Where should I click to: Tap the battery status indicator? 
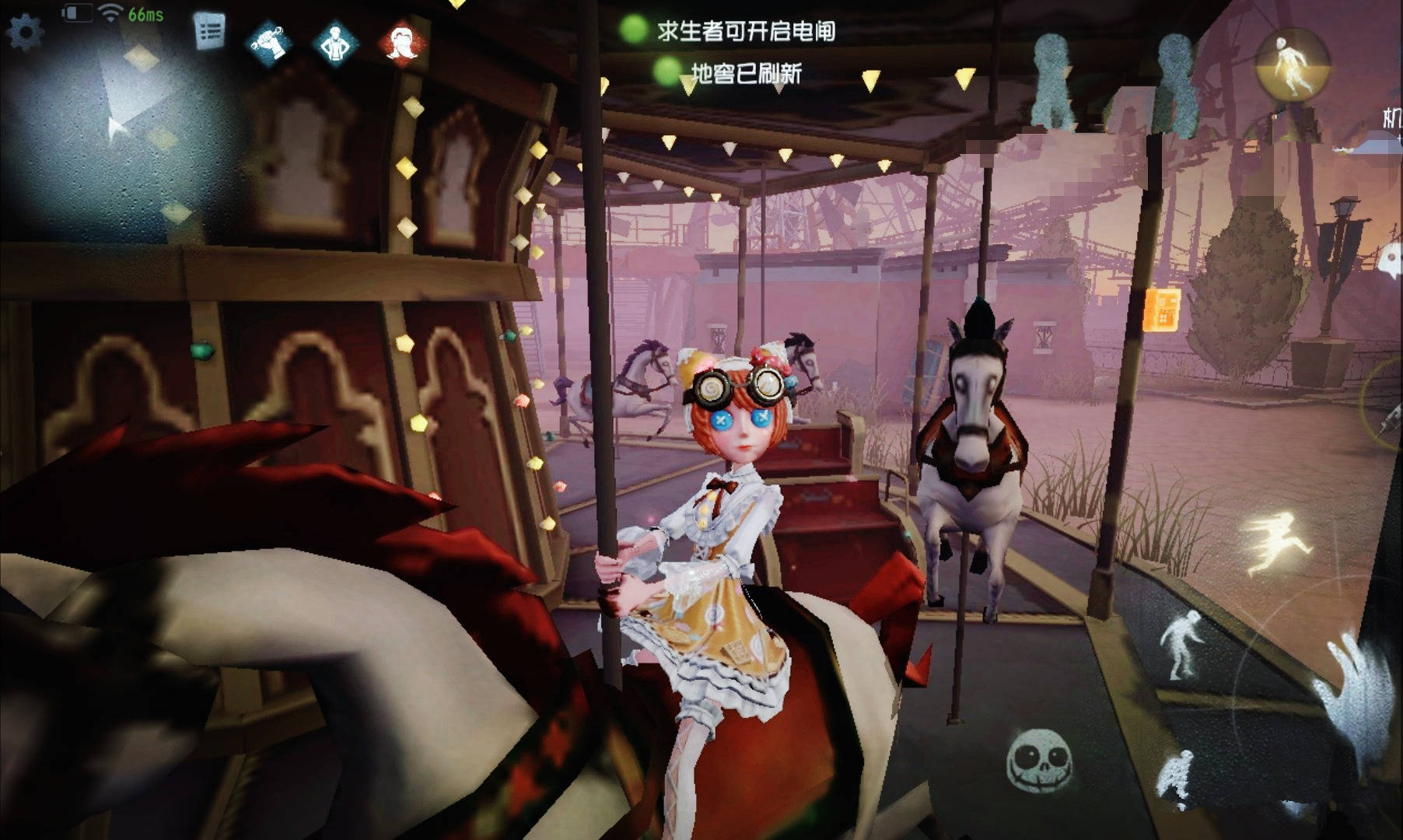click(77, 12)
